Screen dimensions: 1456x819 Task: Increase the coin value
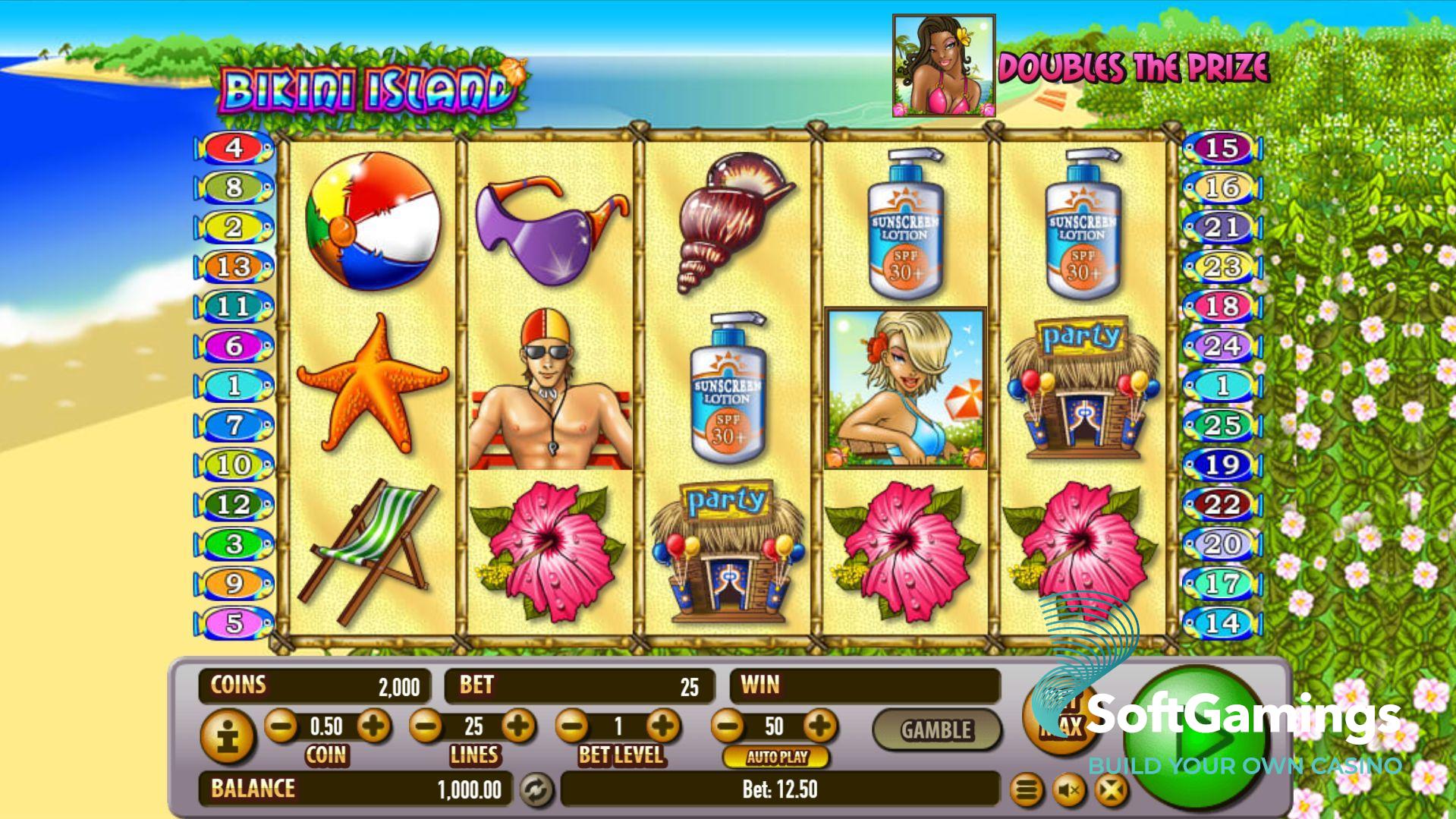[x=373, y=726]
